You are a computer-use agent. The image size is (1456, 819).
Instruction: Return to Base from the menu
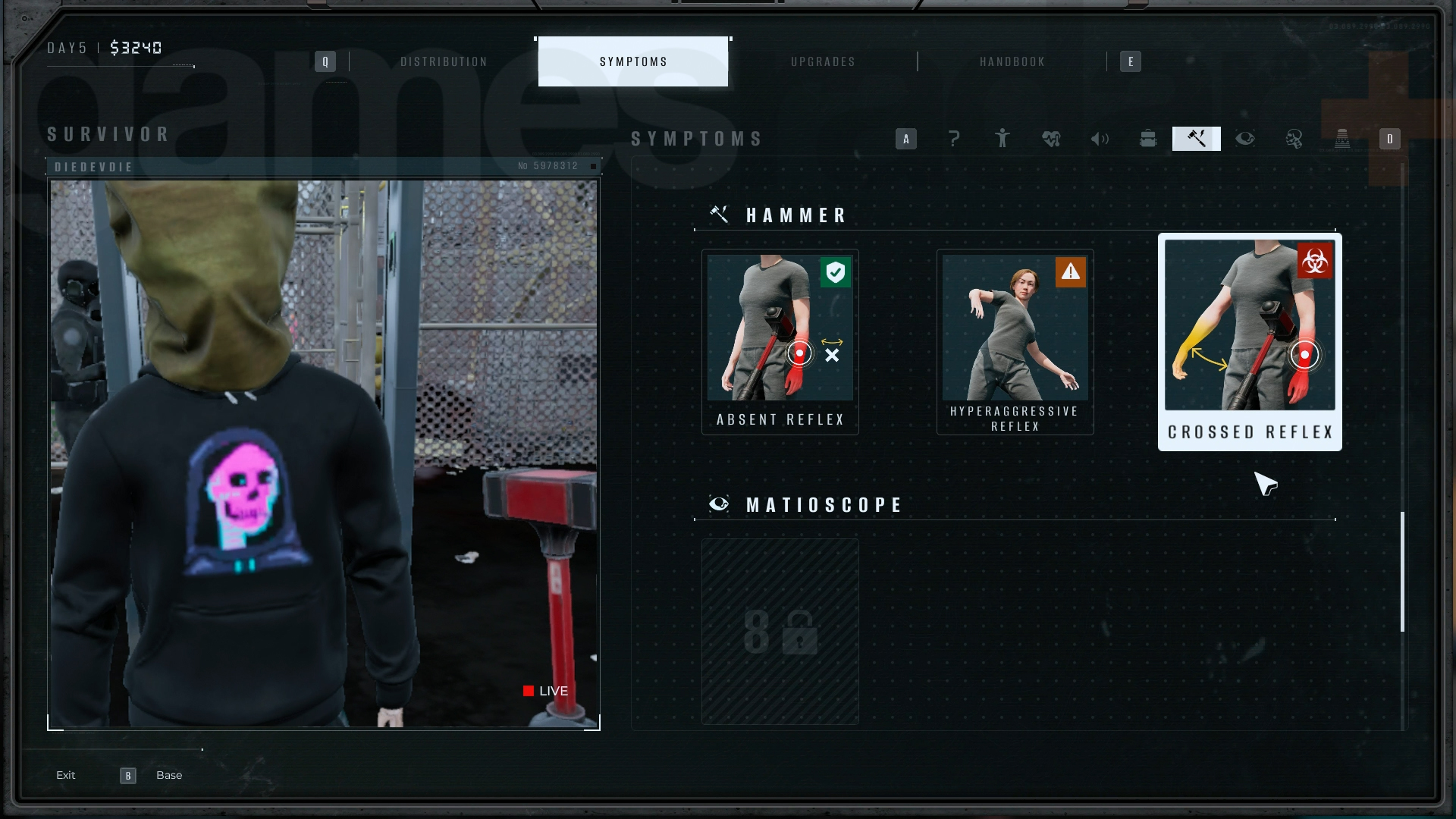[168, 775]
